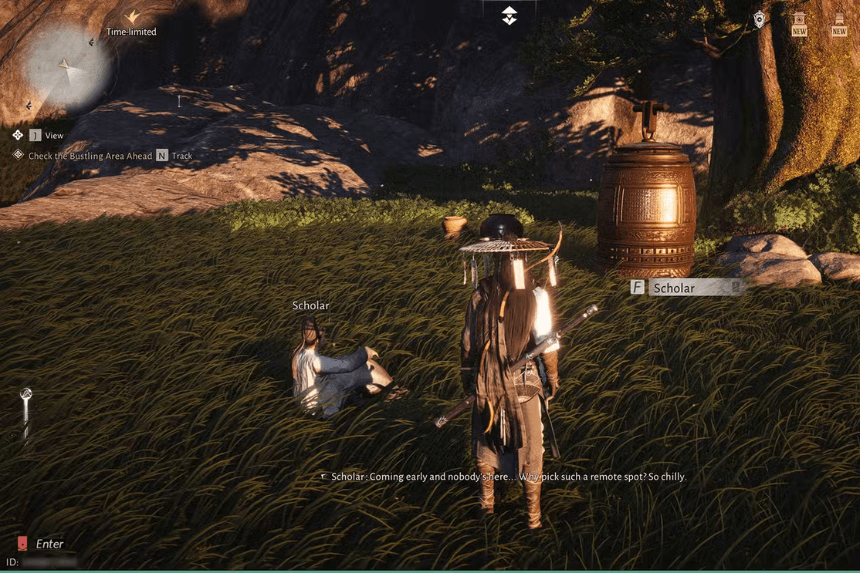Click the quest view diamond icon
This screenshot has height=573, width=860.
[18, 135]
